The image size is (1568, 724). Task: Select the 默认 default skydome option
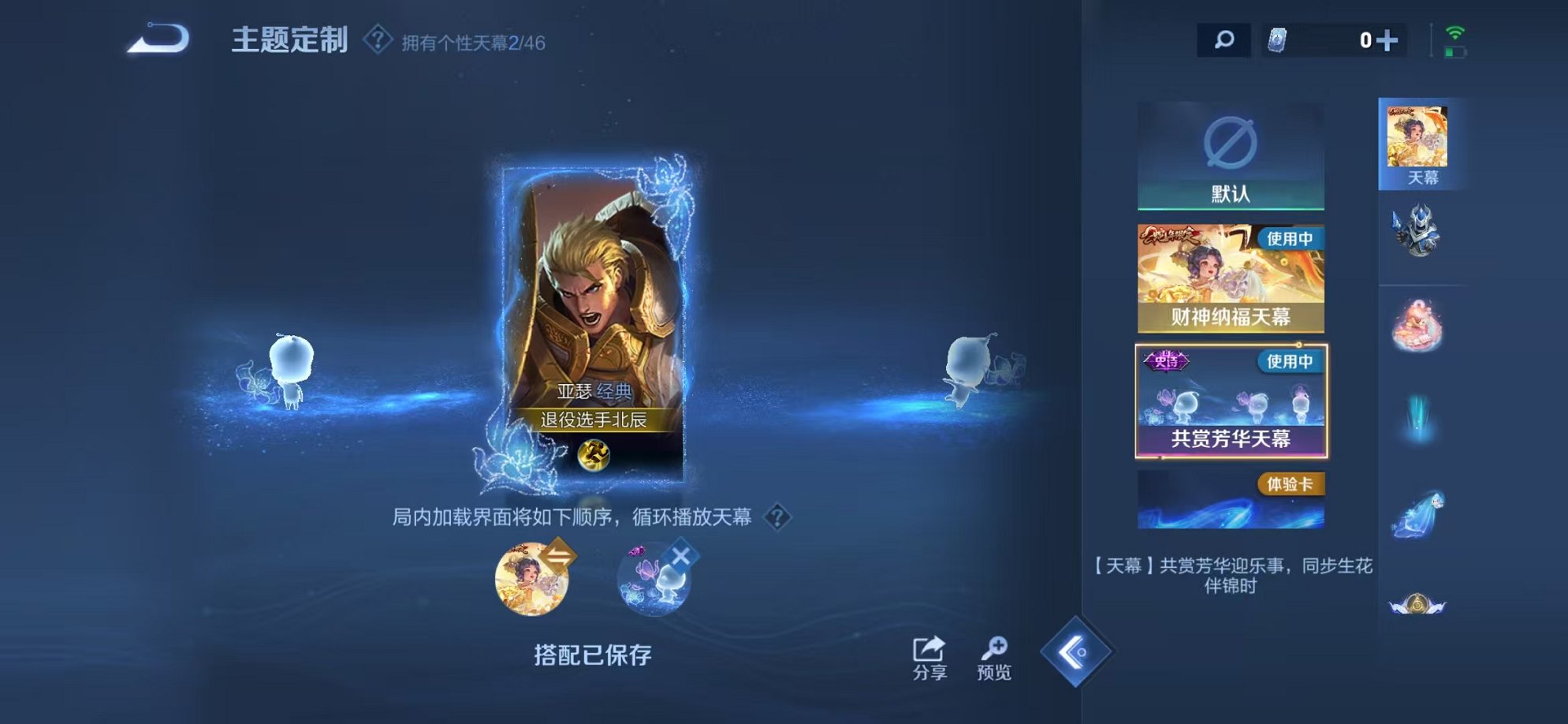coord(1231,158)
